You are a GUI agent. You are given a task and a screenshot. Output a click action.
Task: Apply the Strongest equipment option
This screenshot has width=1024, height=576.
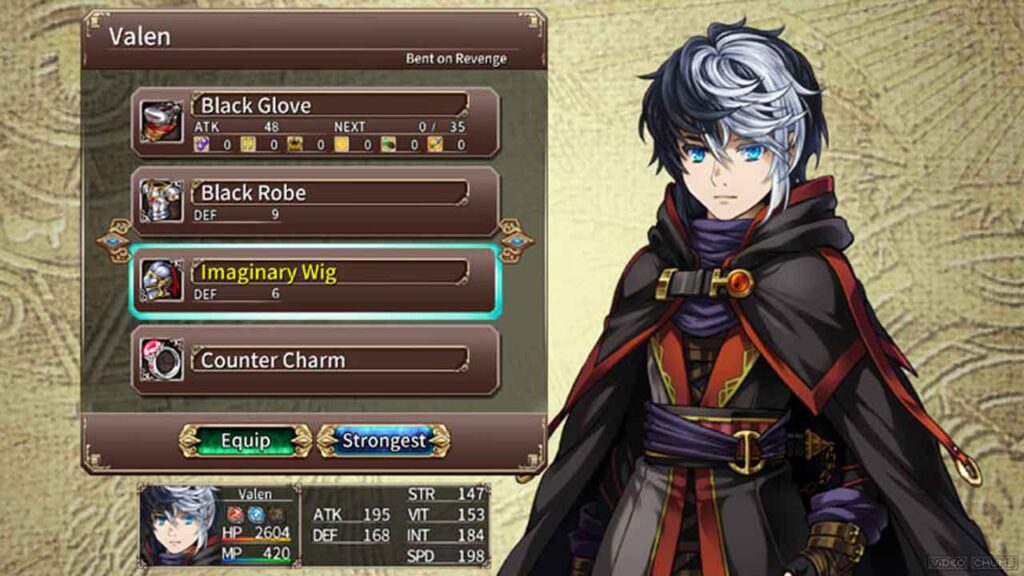(384, 441)
